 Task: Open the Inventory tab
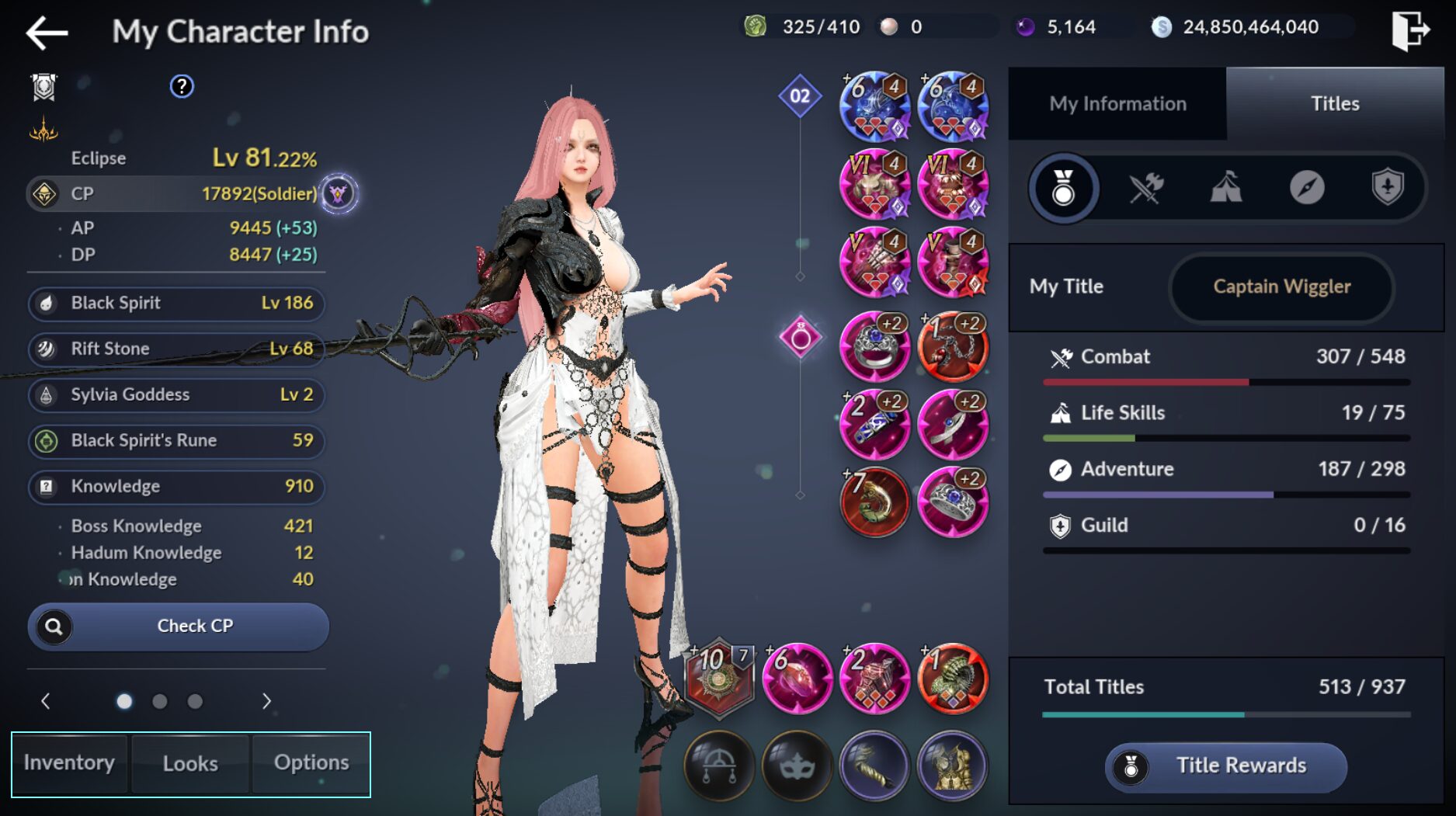tap(69, 763)
